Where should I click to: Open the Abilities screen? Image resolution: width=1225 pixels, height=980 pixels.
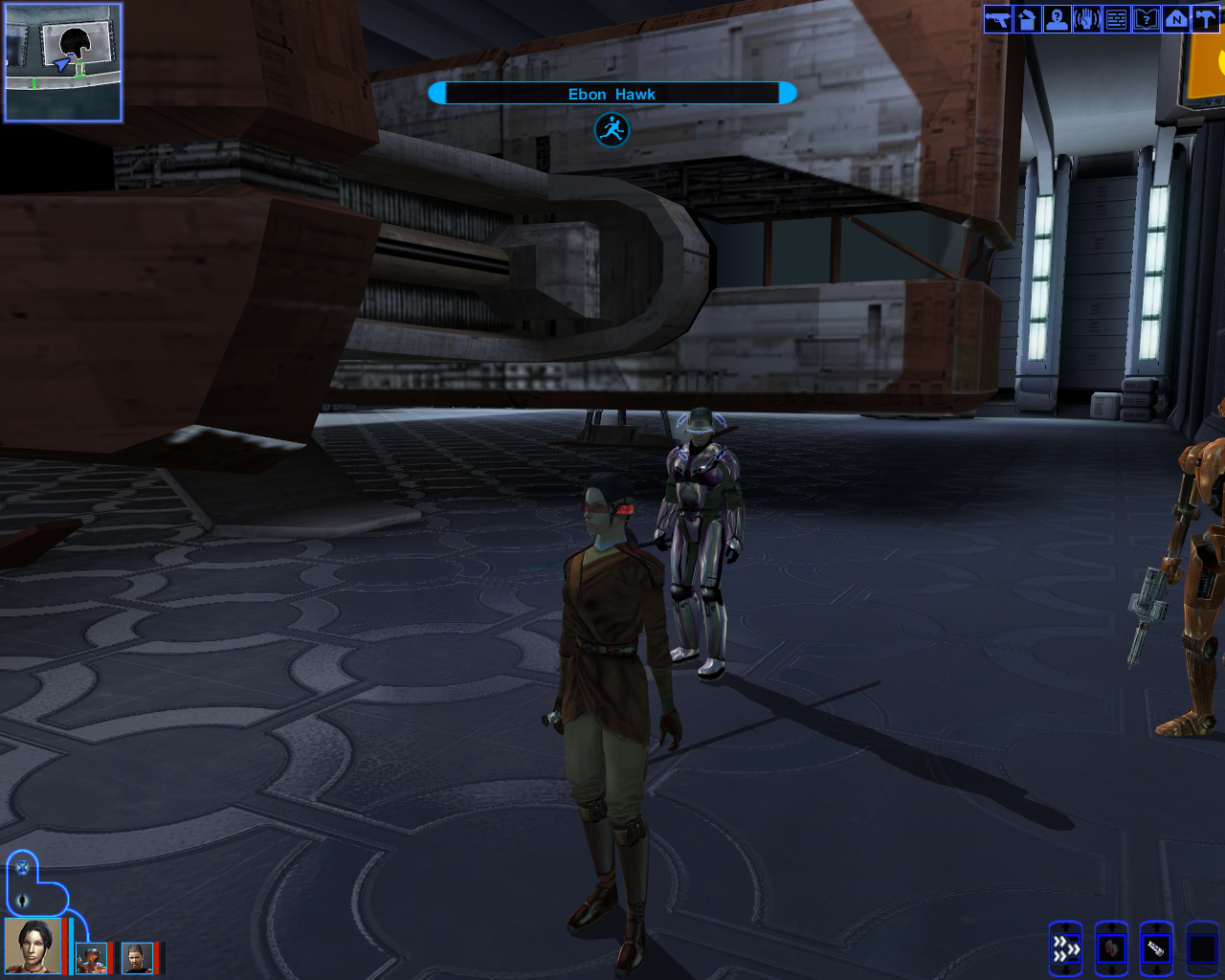coord(1085,18)
